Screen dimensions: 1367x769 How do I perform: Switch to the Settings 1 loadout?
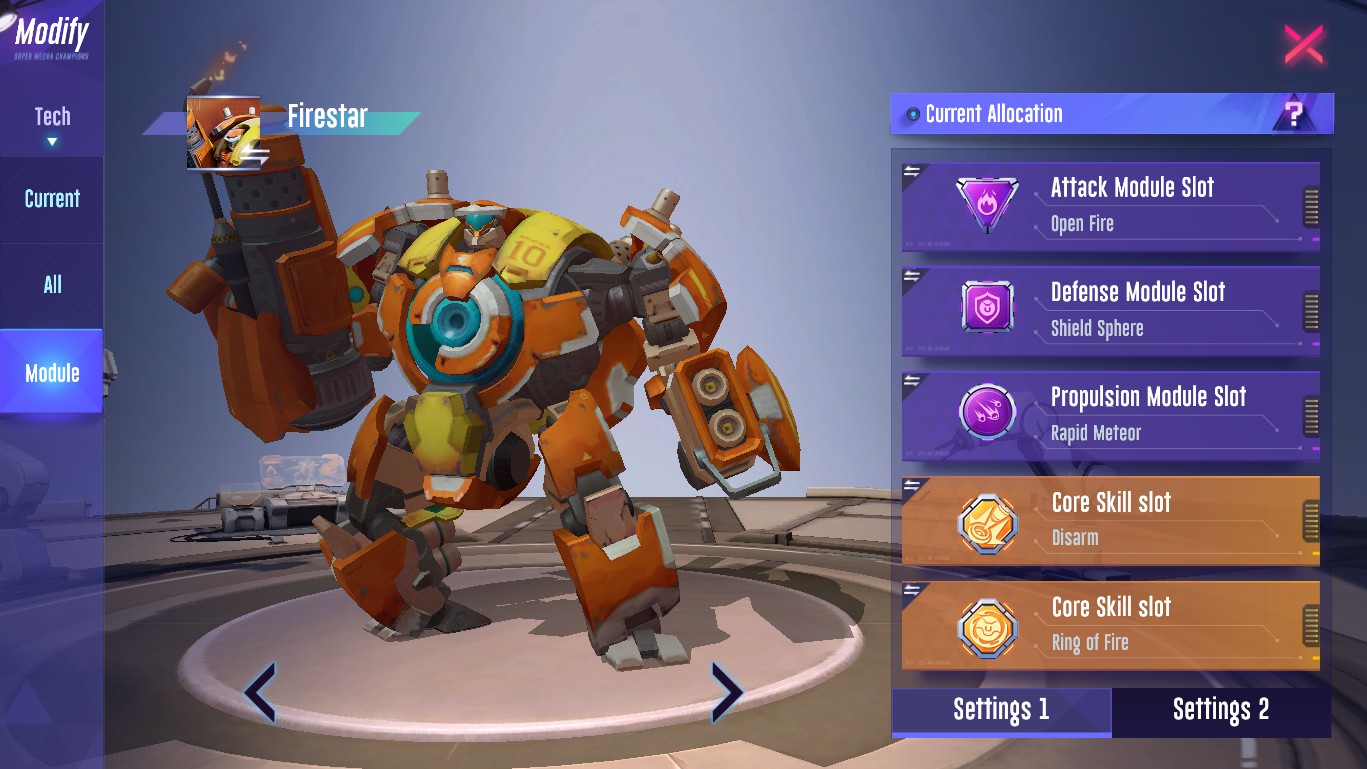click(x=1001, y=711)
